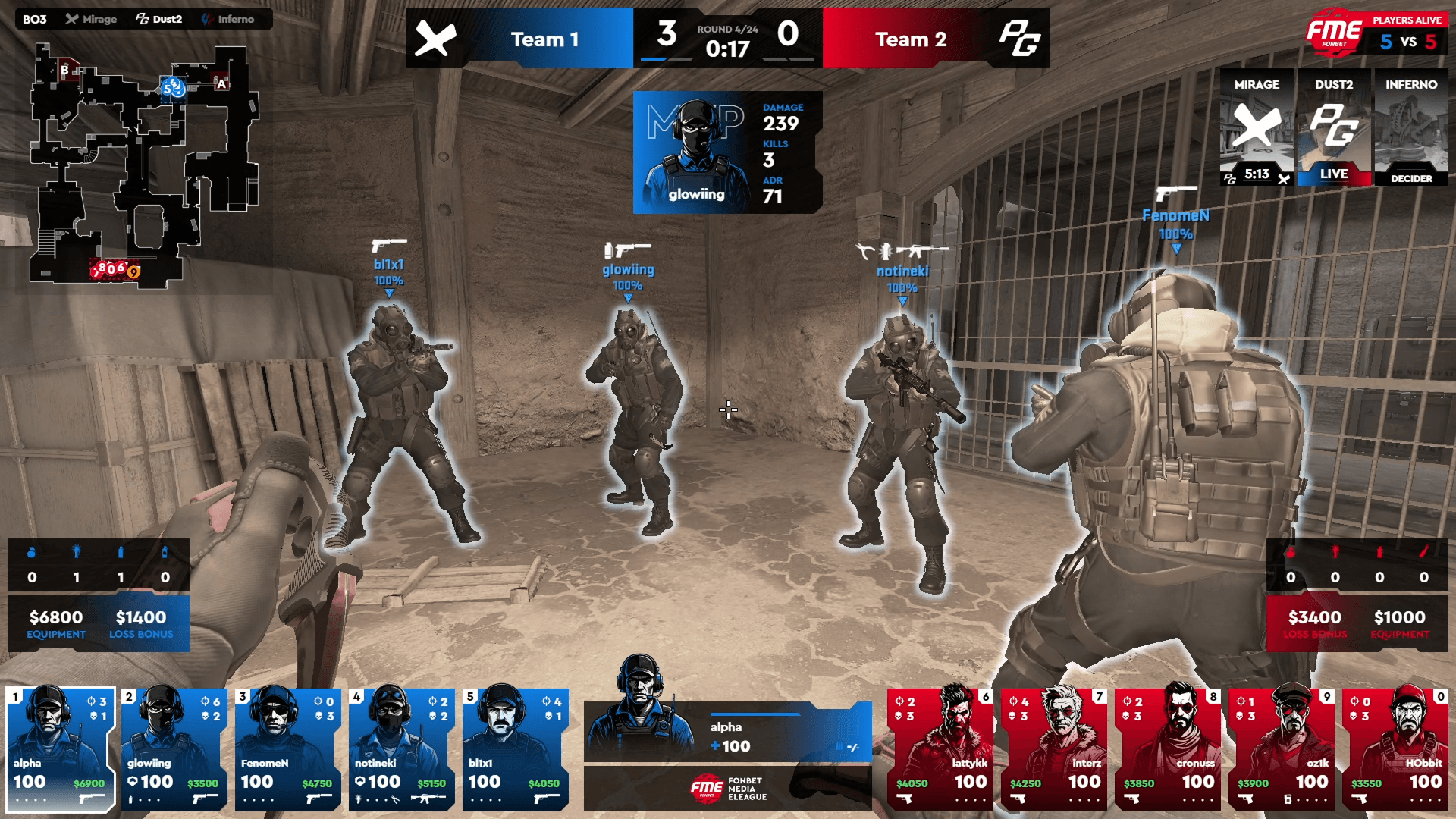The height and width of the screenshot is (819, 1456).
Task: Click the FME Fonbet logo
Action: tap(1333, 32)
